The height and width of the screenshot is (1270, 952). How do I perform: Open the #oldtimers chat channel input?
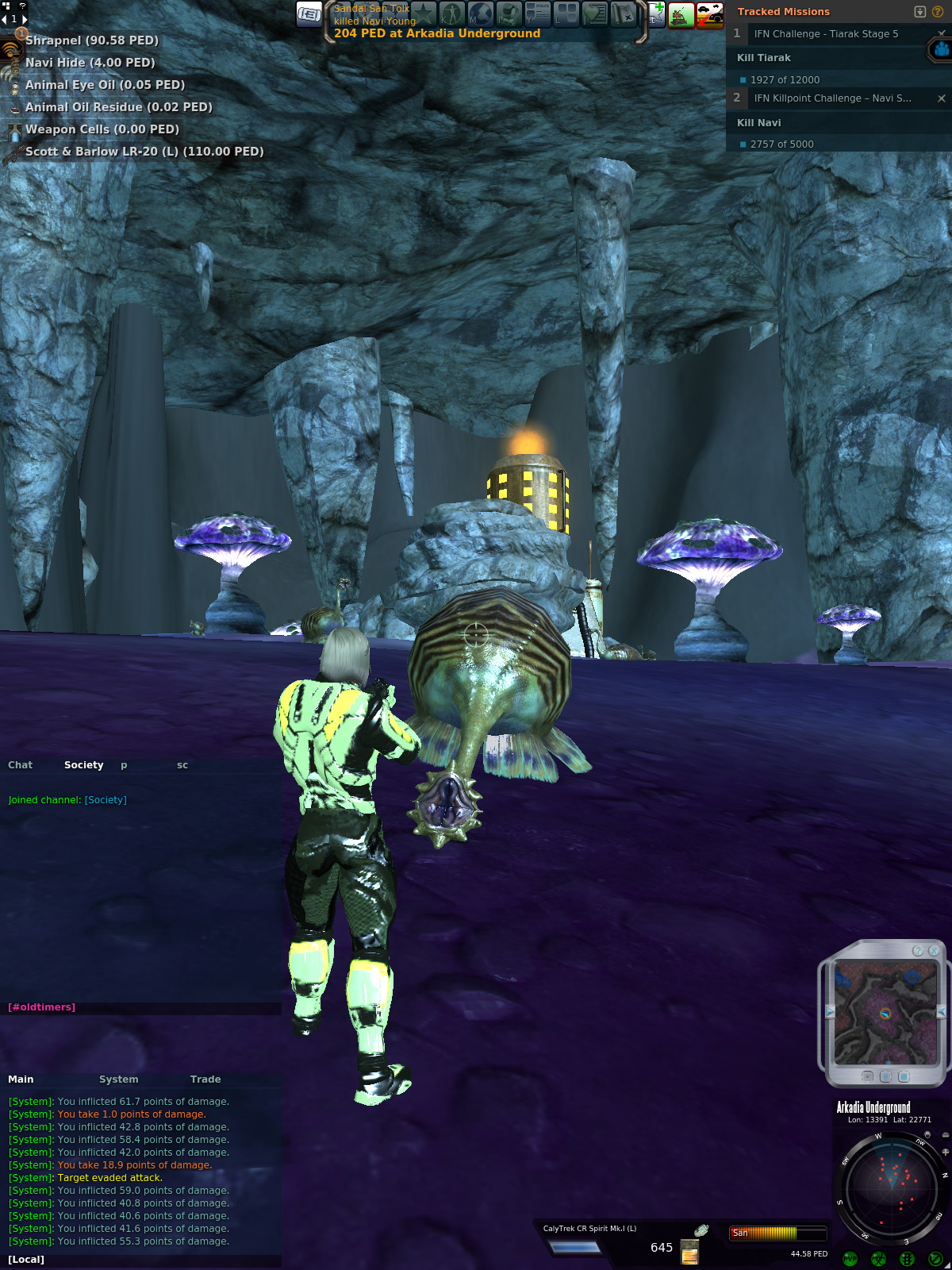pos(42,1007)
